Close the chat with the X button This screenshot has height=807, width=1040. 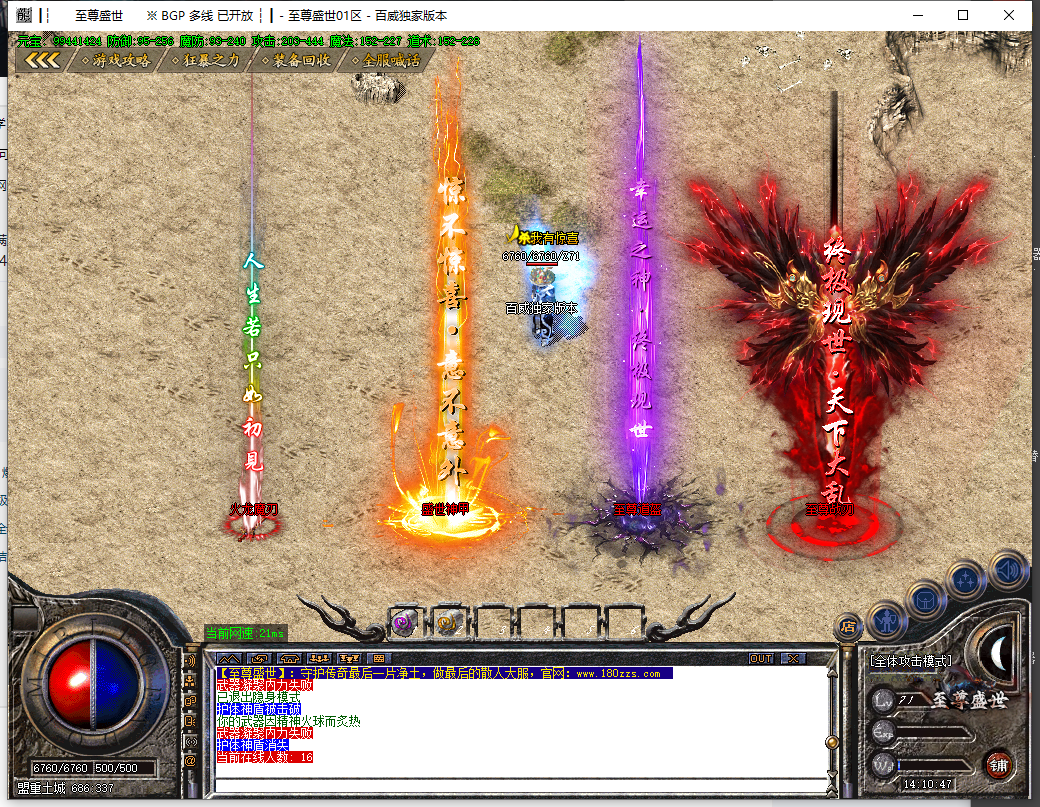(793, 659)
